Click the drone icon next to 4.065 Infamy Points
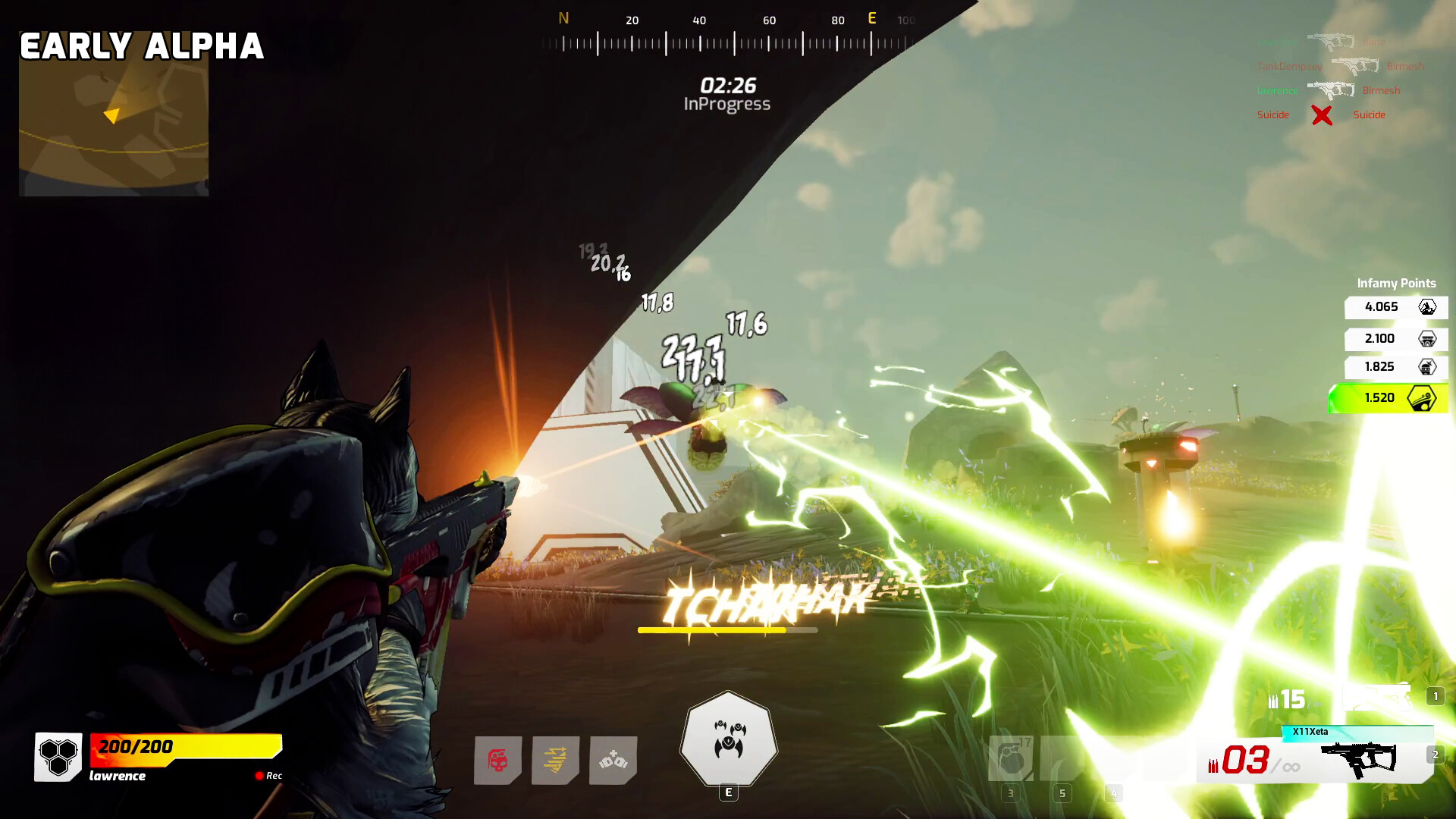1456x819 pixels. click(x=1427, y=308)
